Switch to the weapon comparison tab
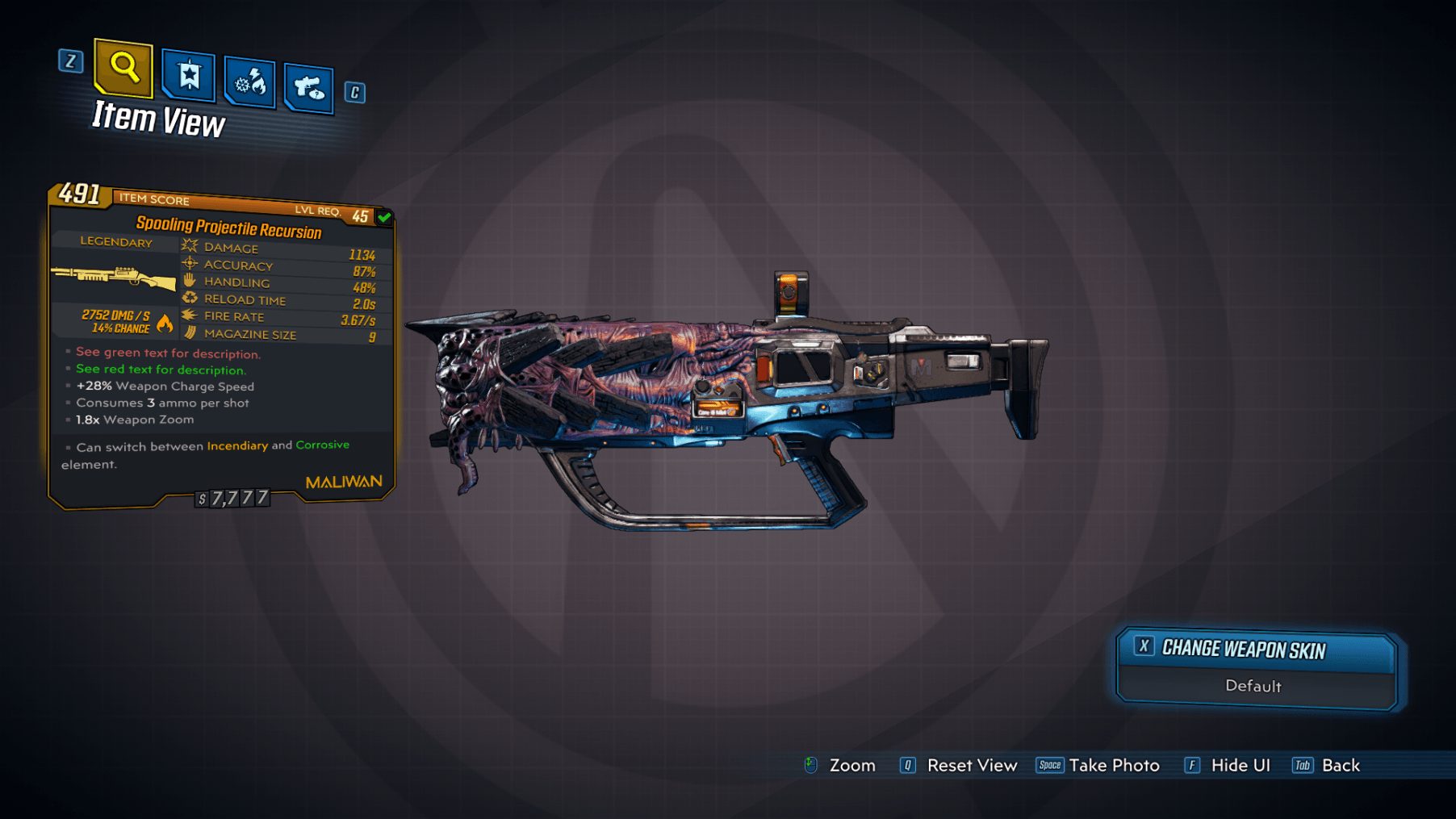Image resolution: width=1456 pixels, height=819 pixels. [311, 88]
